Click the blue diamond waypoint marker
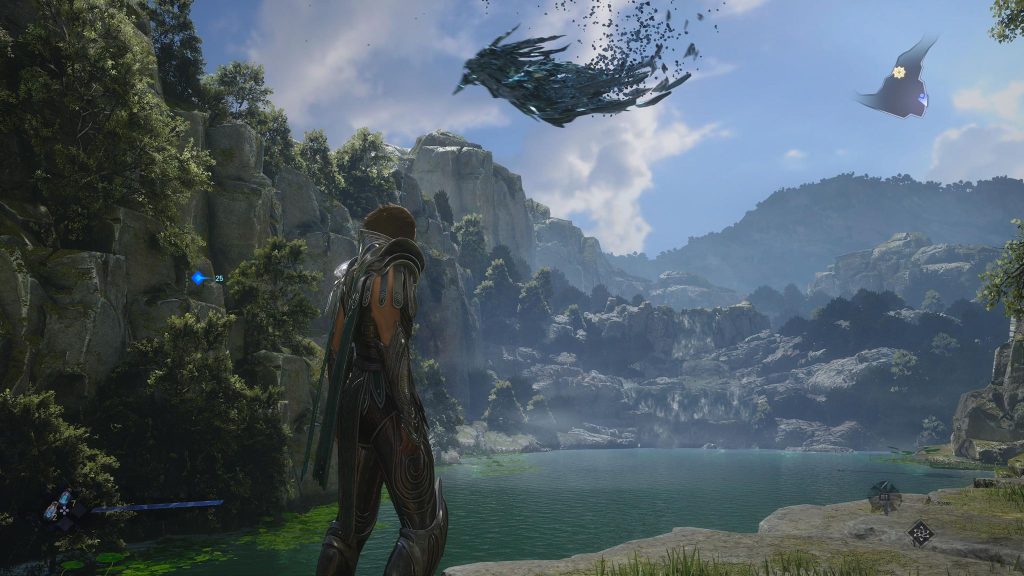The image size is (1024, 576). click(x=200, y=278)
